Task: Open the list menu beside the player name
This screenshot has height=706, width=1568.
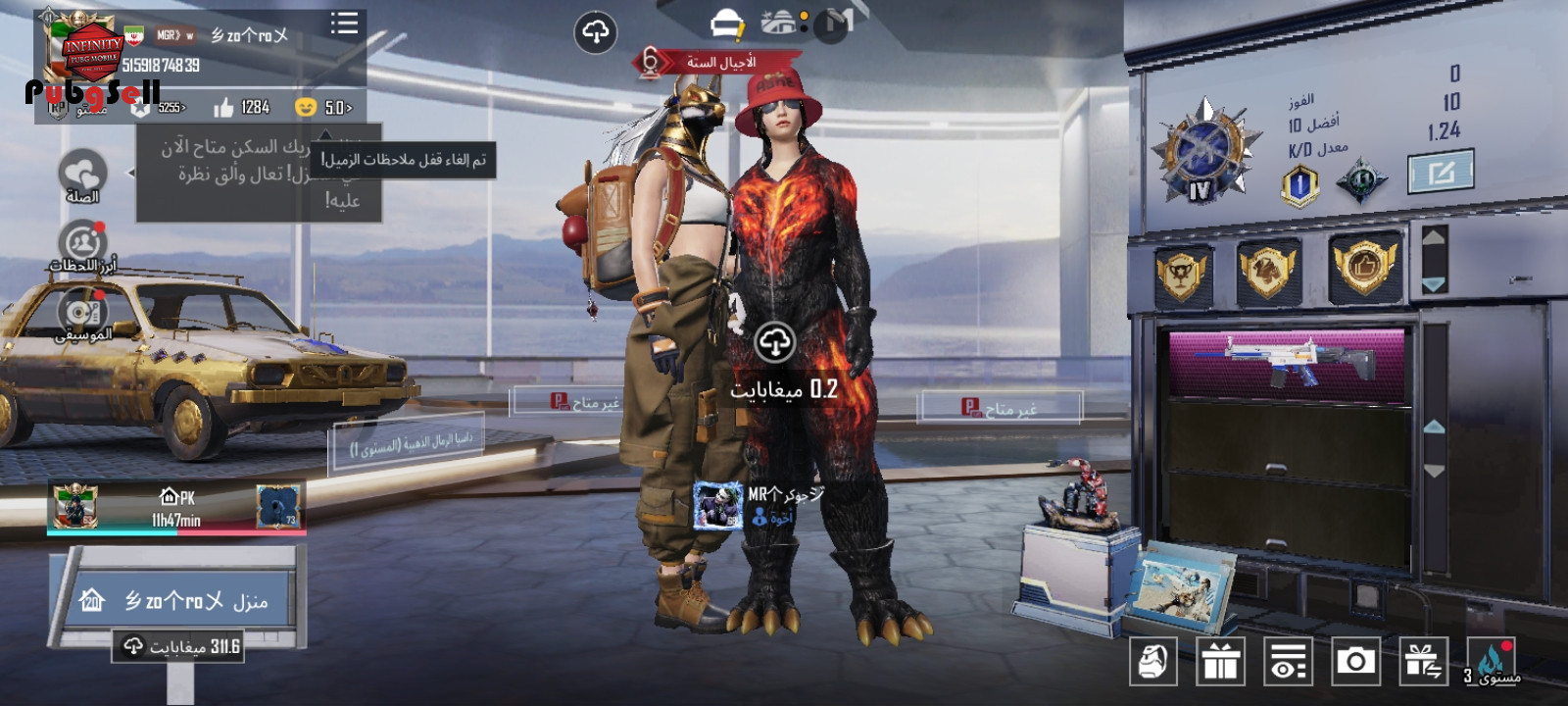Action: click(344, 24)
